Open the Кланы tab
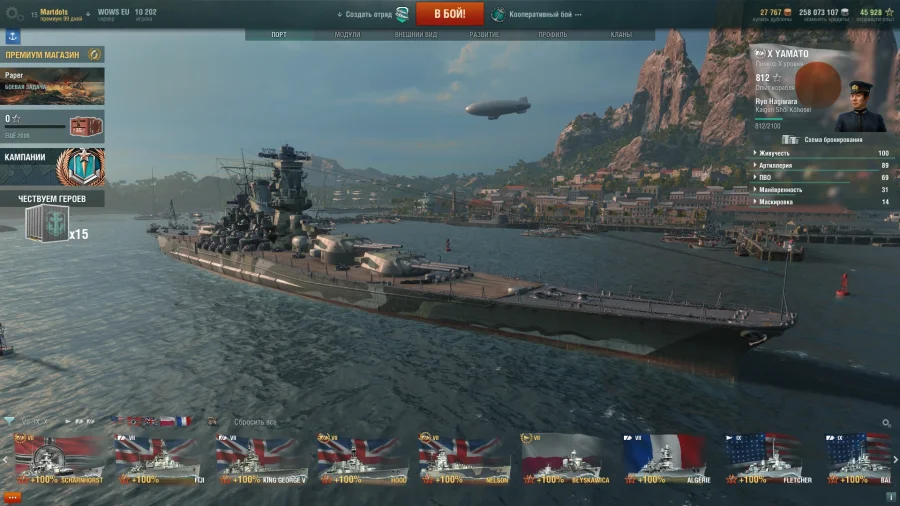The width and height of the screenshot is (900, 506). click(620, 35)
